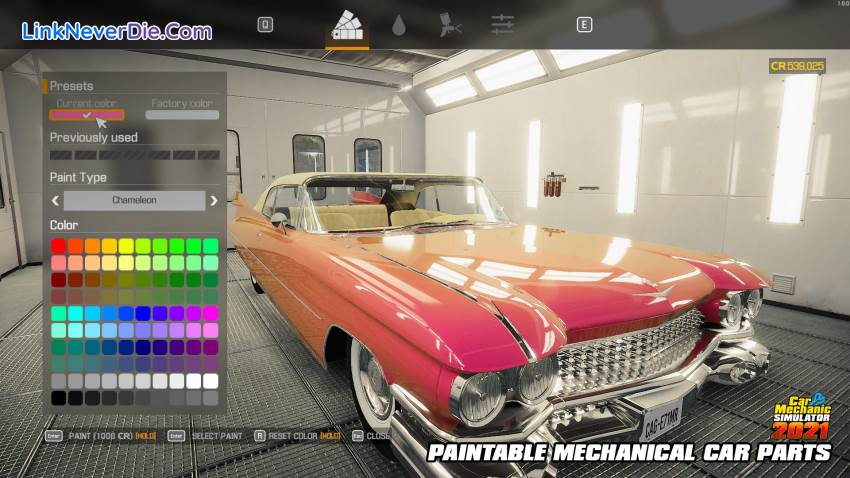Pick the bright yellow color swatch
The image size is (850, 478).
pos(127,246)
